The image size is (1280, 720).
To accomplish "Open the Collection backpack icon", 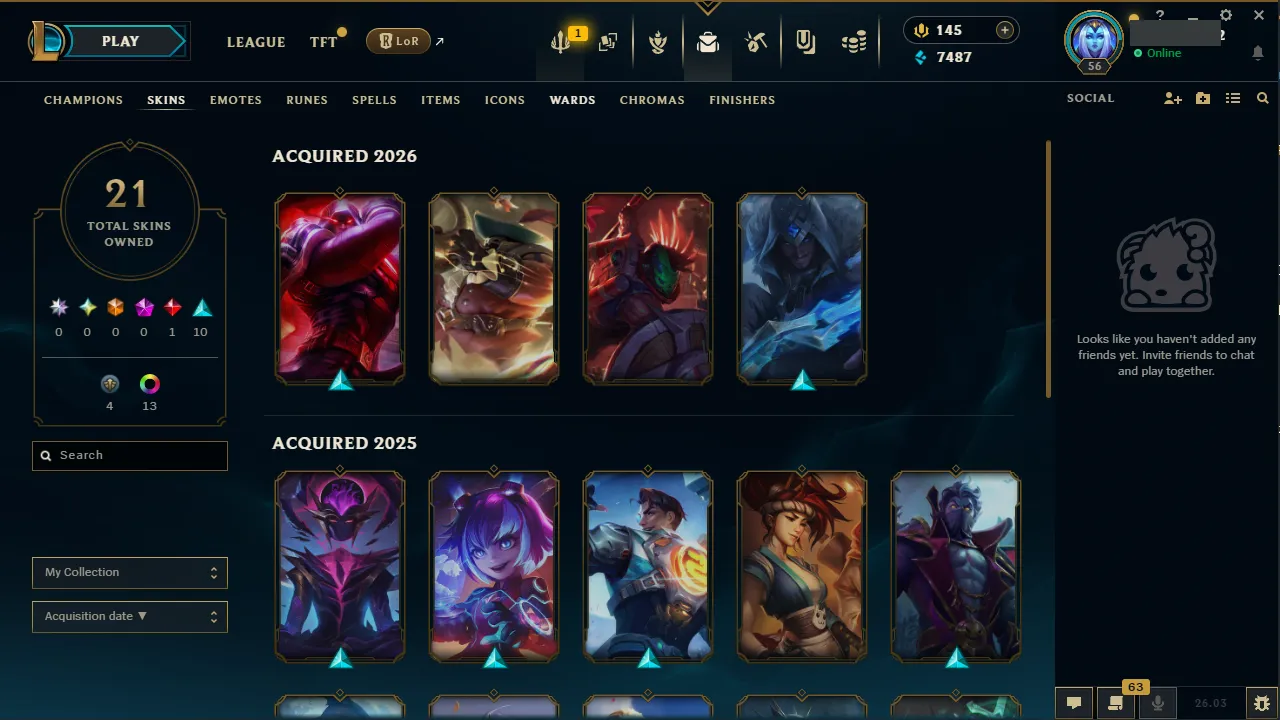I will (x=708, y=42).
